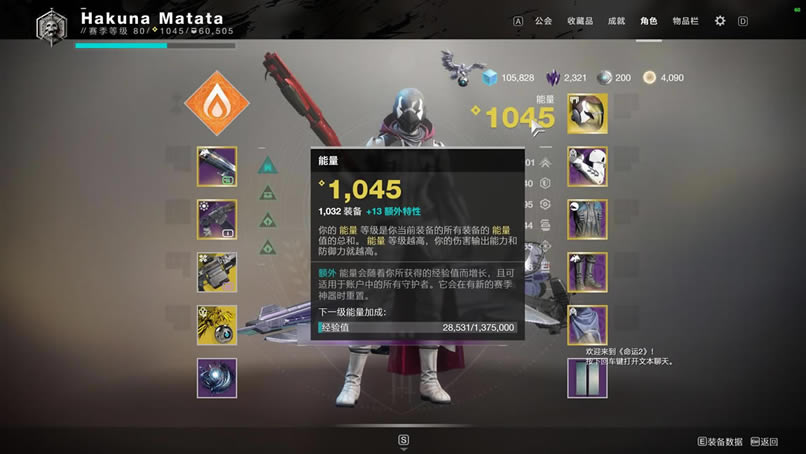Open settings via the gear icon
806x454 pixels.
coord(720,20)
